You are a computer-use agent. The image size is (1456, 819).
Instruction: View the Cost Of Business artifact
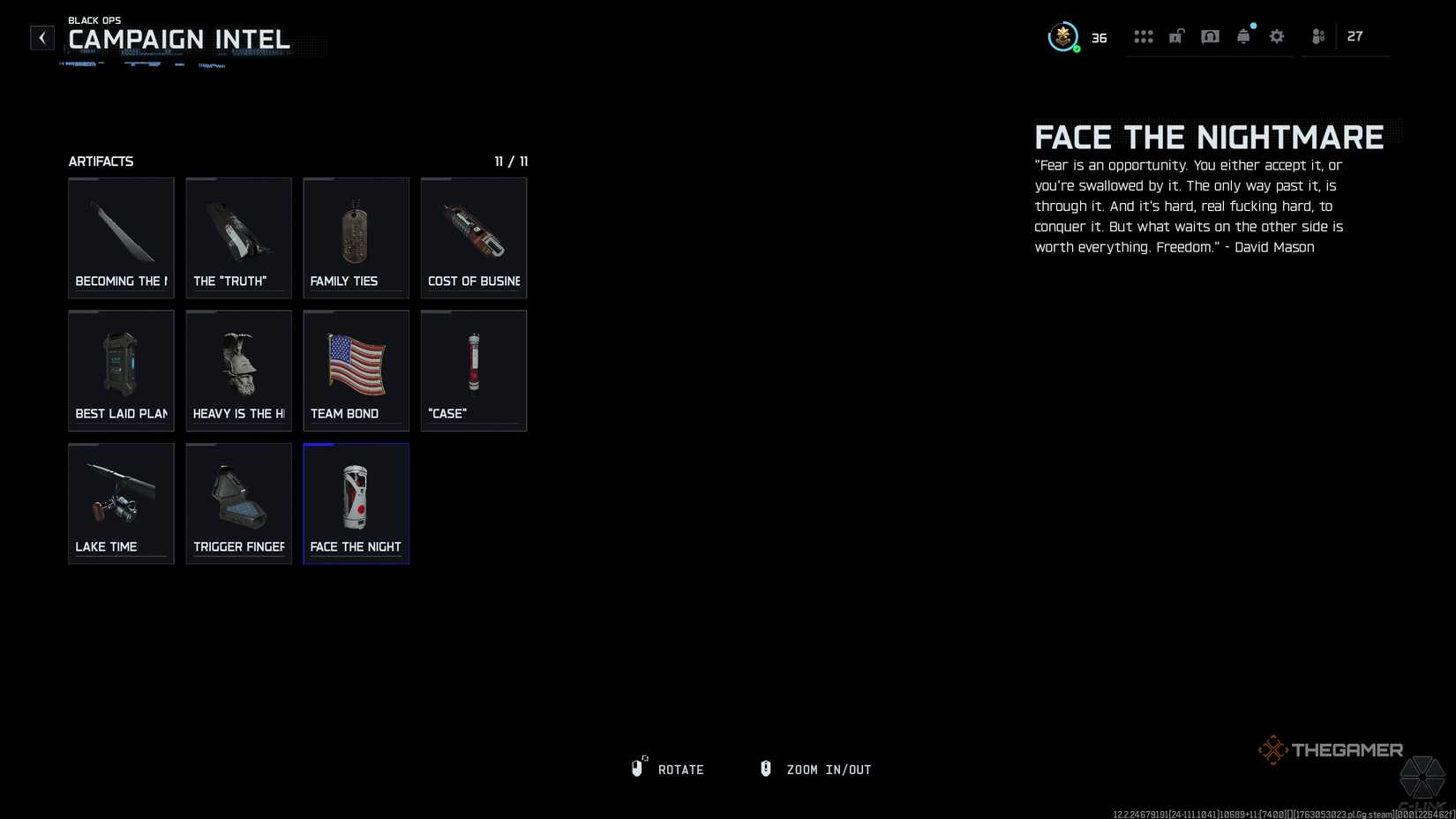[x=473, y=237]
